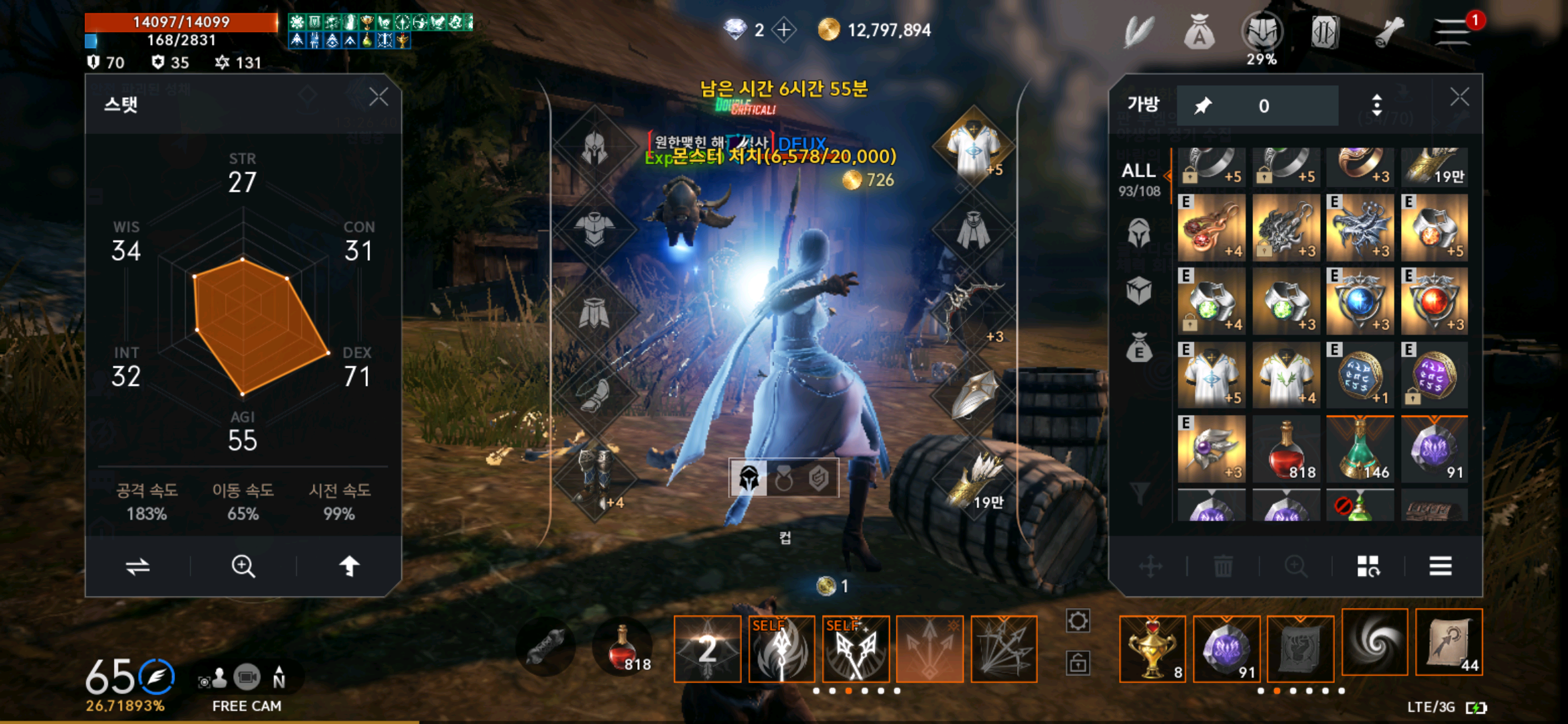The width and height of the screenshot is (1568, 724).
Task: Open the equipped bow weapon slot
Action: tap(973, 310)
